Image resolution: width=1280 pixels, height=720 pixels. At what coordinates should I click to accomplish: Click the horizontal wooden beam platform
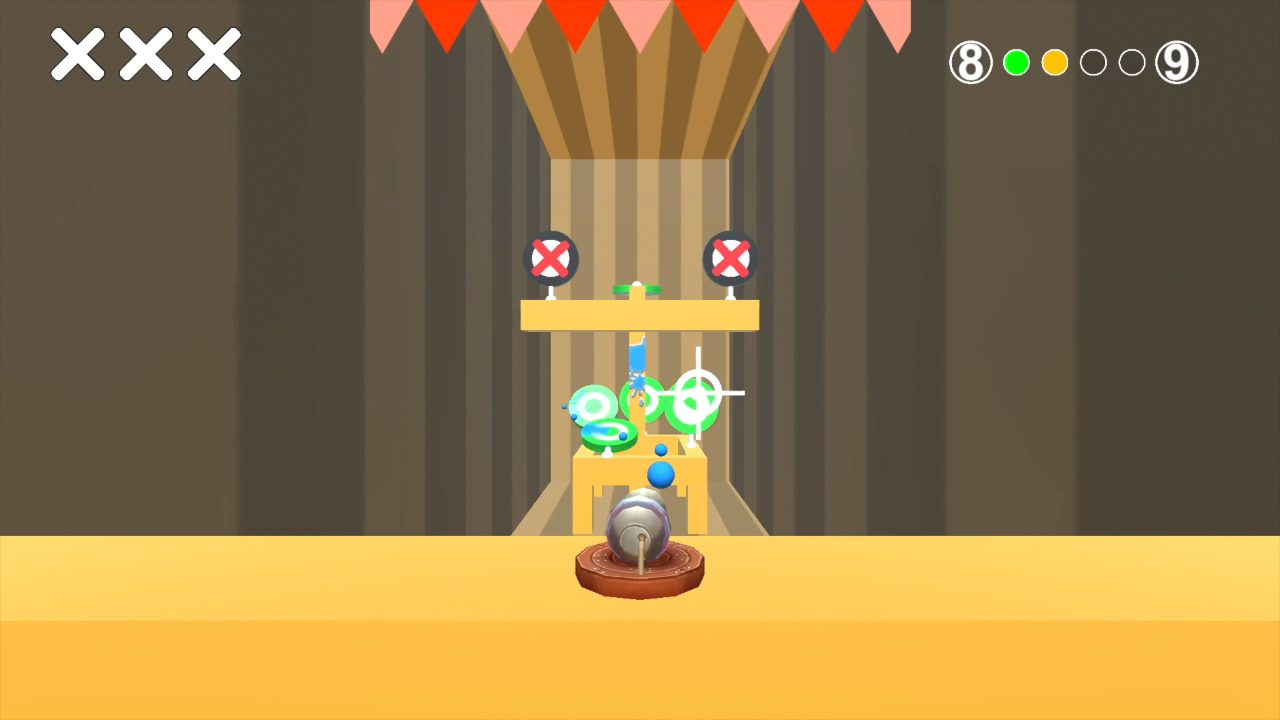(640, 313)
